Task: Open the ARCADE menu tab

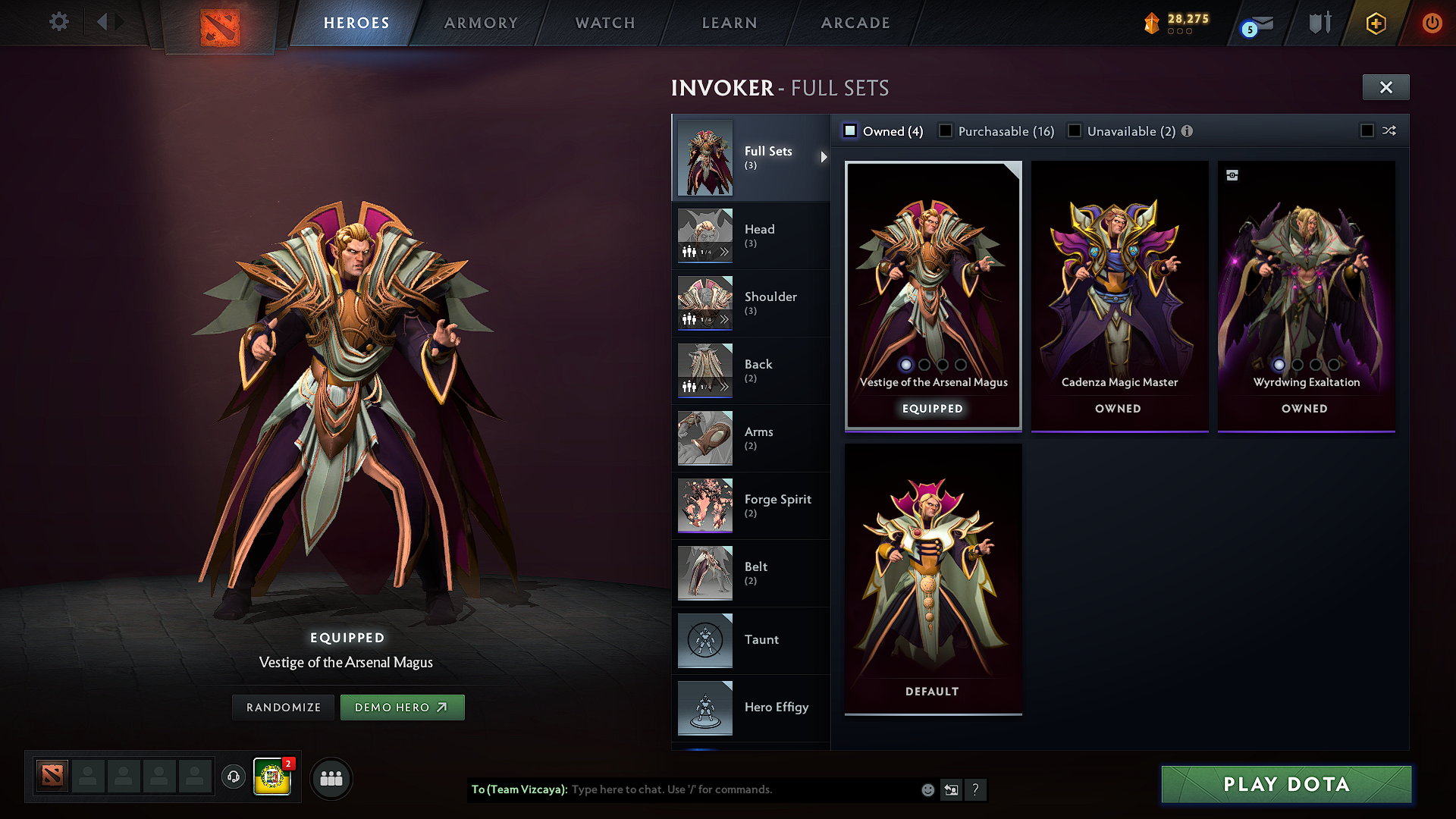Action: 855,23
